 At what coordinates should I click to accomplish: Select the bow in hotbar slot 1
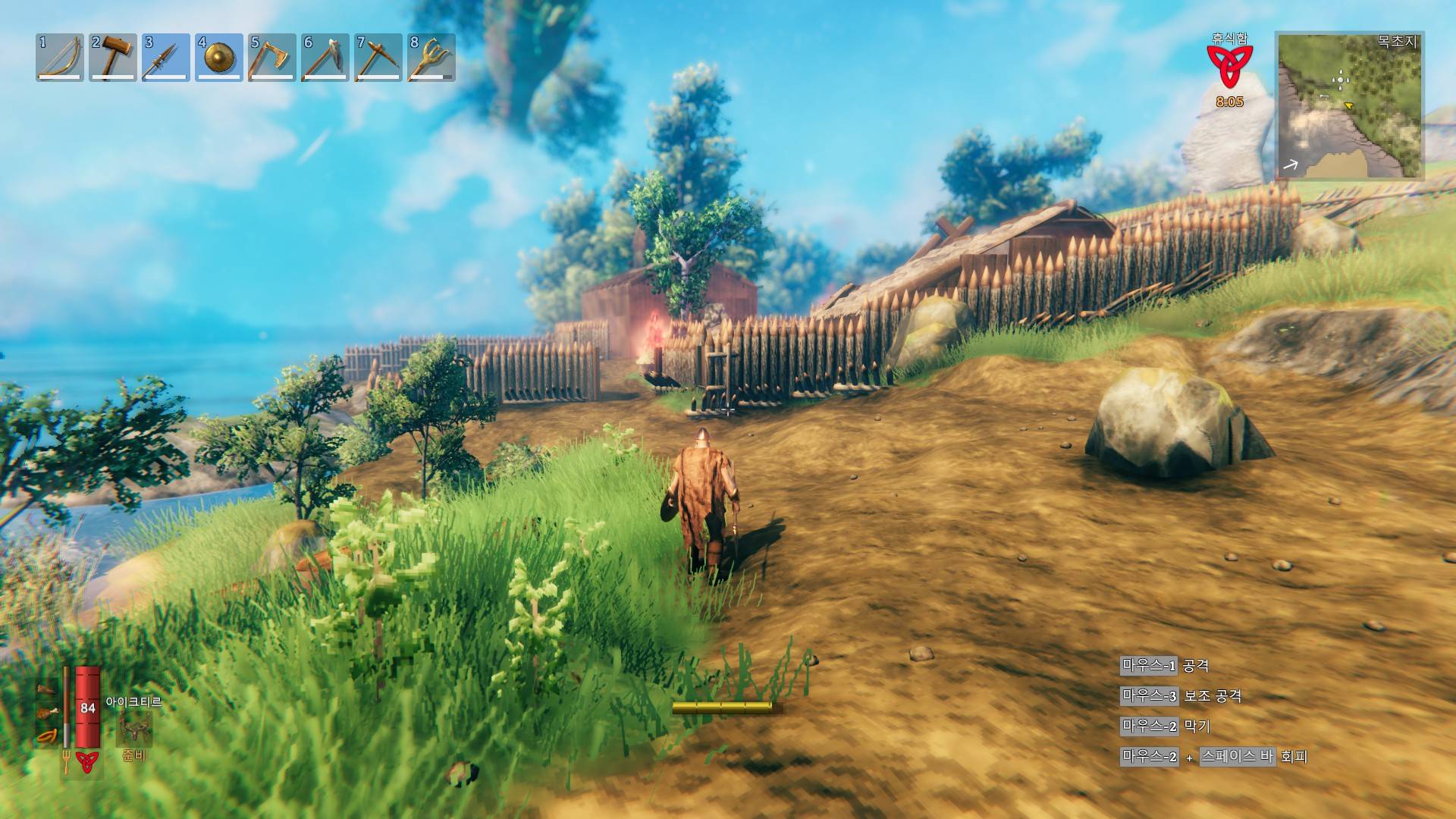[x=60, y=57]
